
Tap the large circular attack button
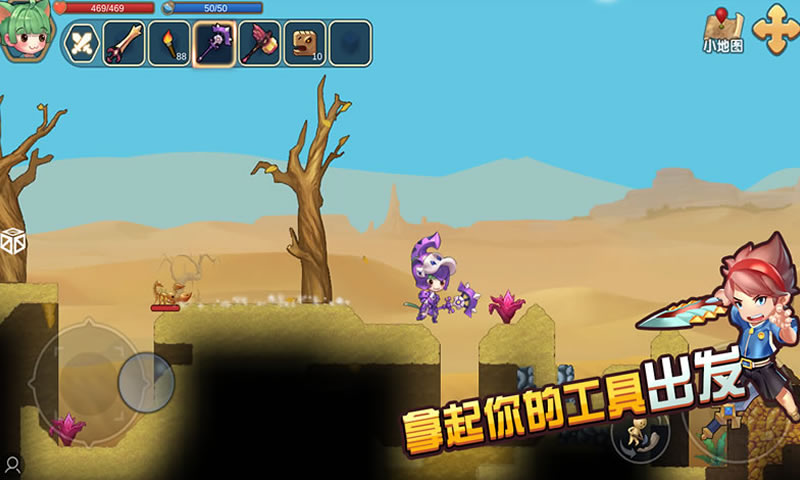(735, 420)
